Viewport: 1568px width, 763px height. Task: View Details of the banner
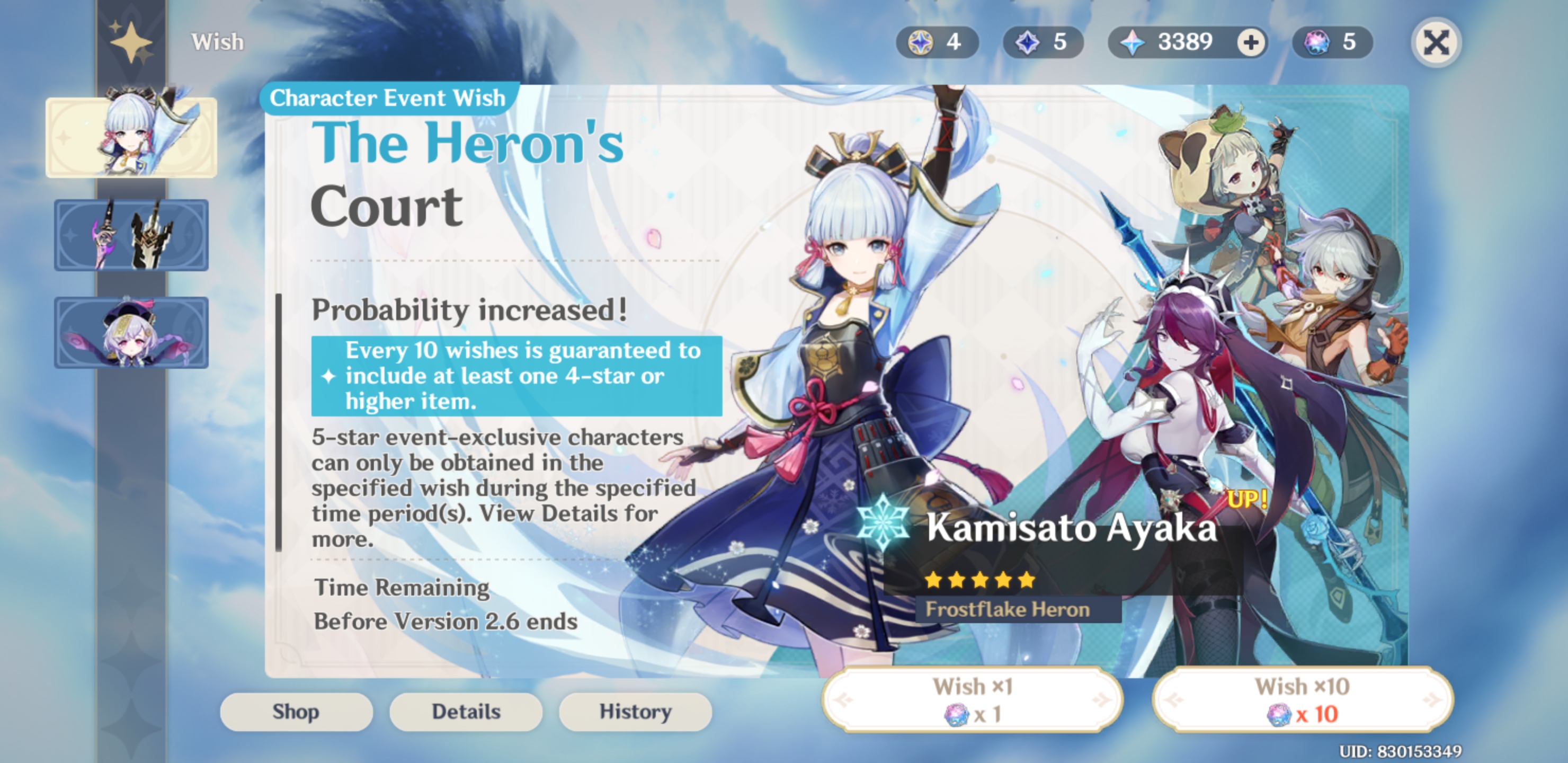[466, 711]
